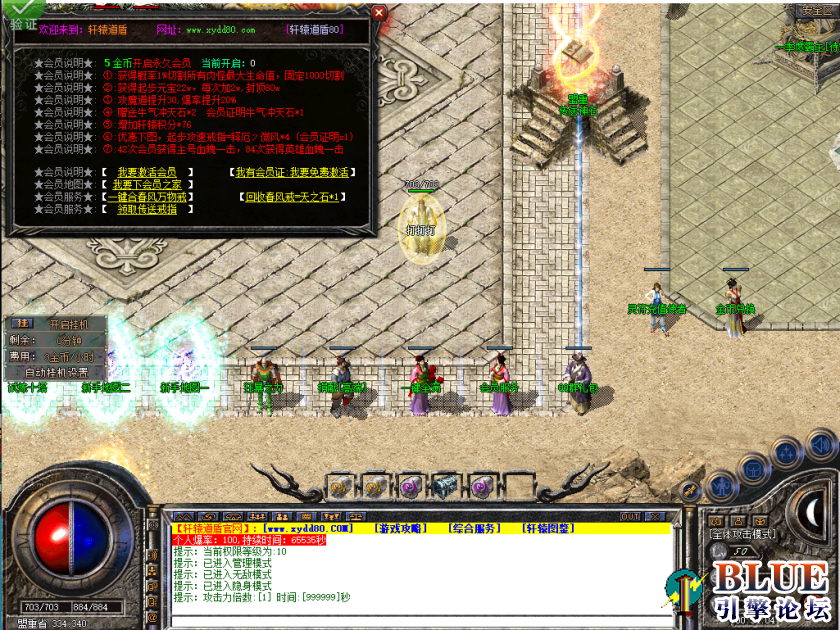Click the OUT button above chat

[630, 517]
